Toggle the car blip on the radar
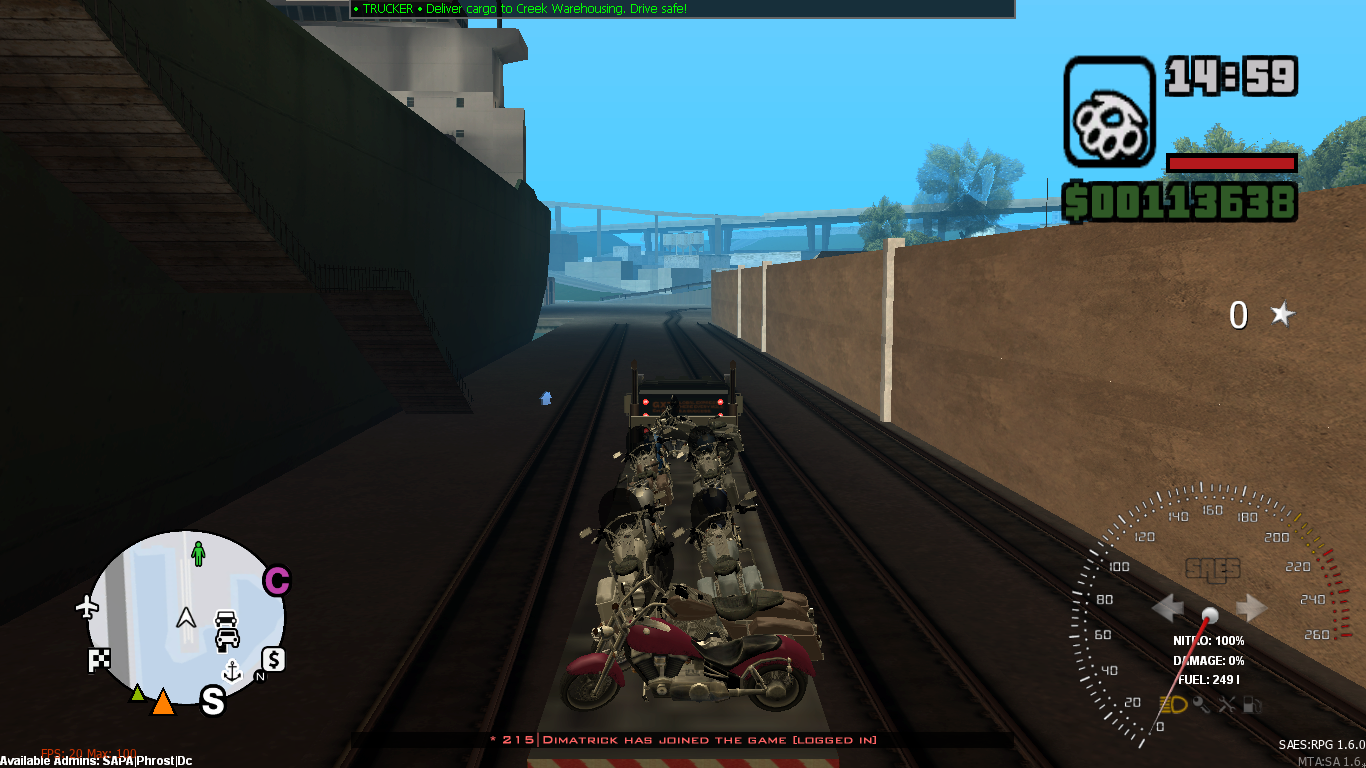 tap(226, 630)
